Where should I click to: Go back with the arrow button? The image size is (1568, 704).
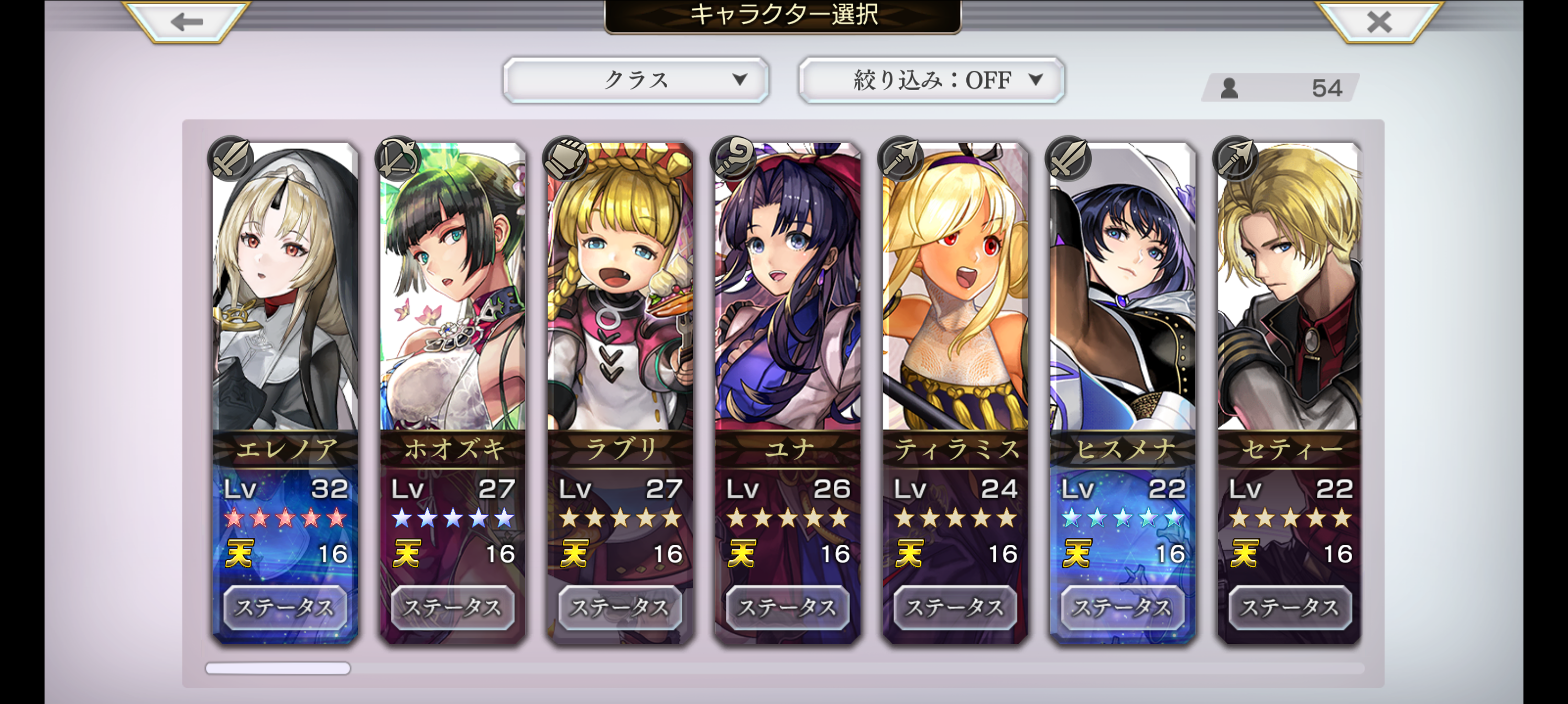tap(187, 23)
